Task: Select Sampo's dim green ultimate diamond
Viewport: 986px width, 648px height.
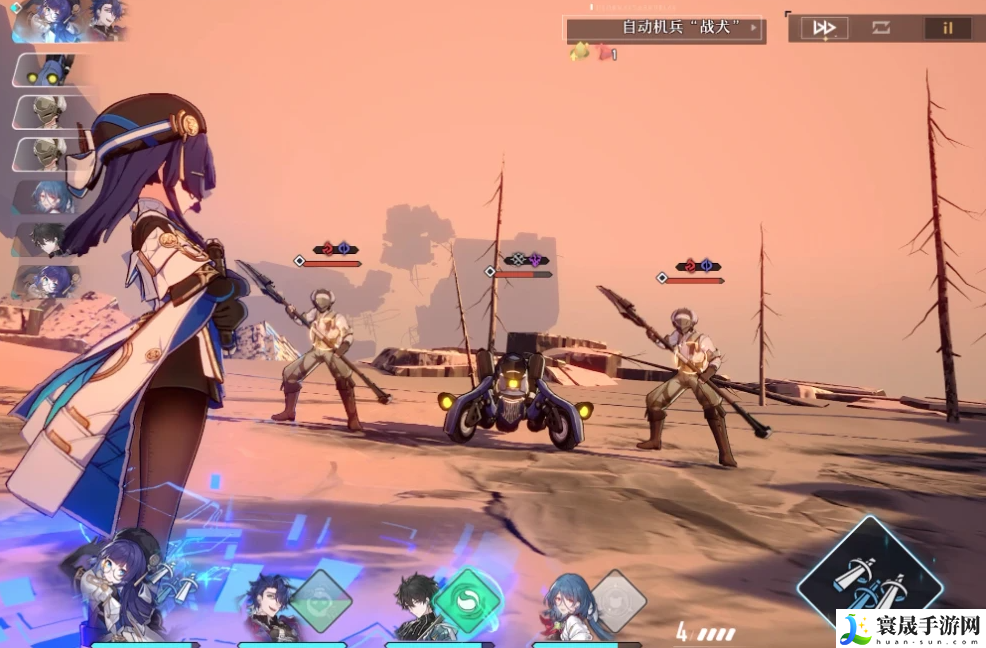Action: (320, 601)
